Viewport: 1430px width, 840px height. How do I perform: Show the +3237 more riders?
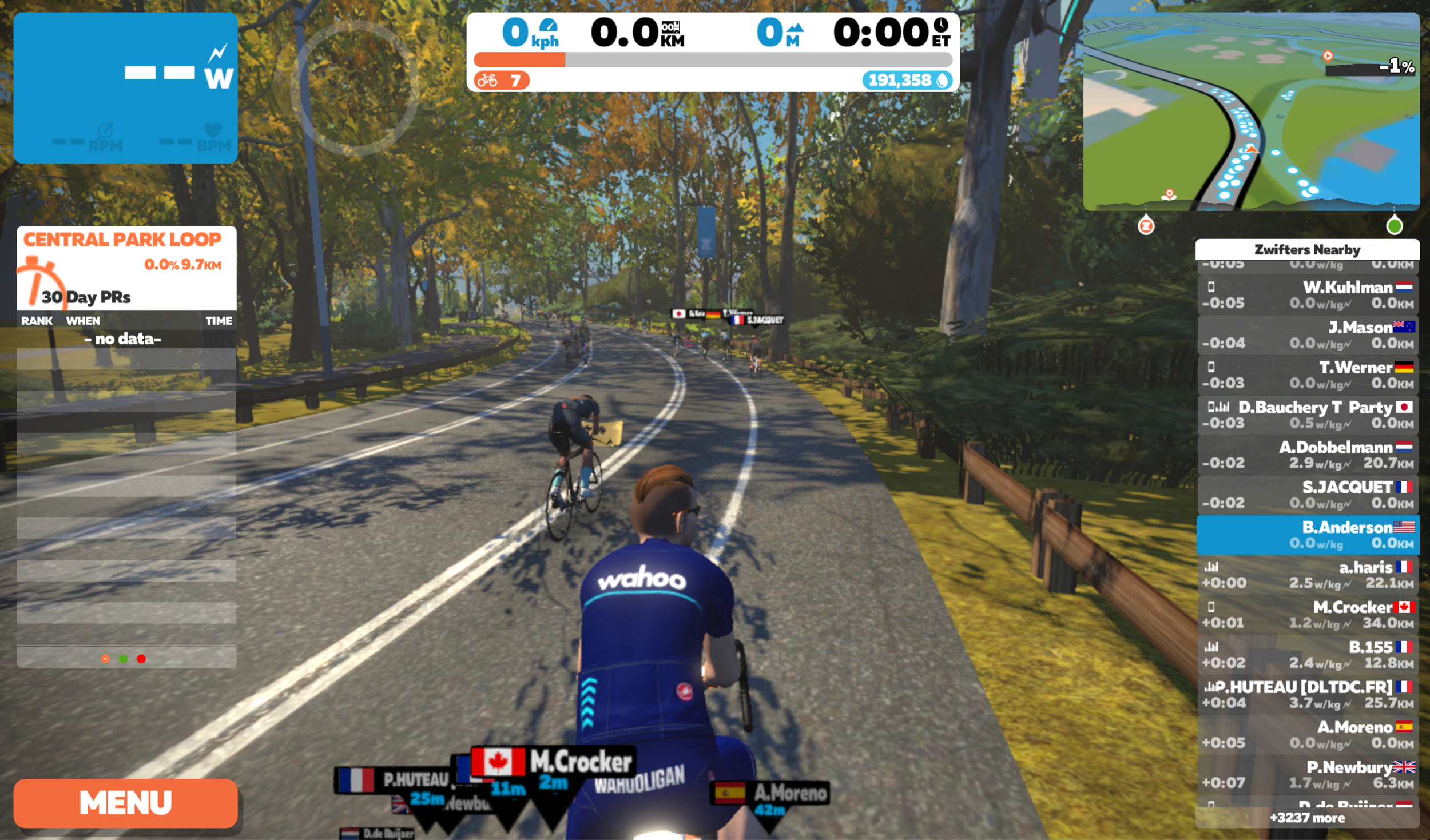pos(1308,818)
